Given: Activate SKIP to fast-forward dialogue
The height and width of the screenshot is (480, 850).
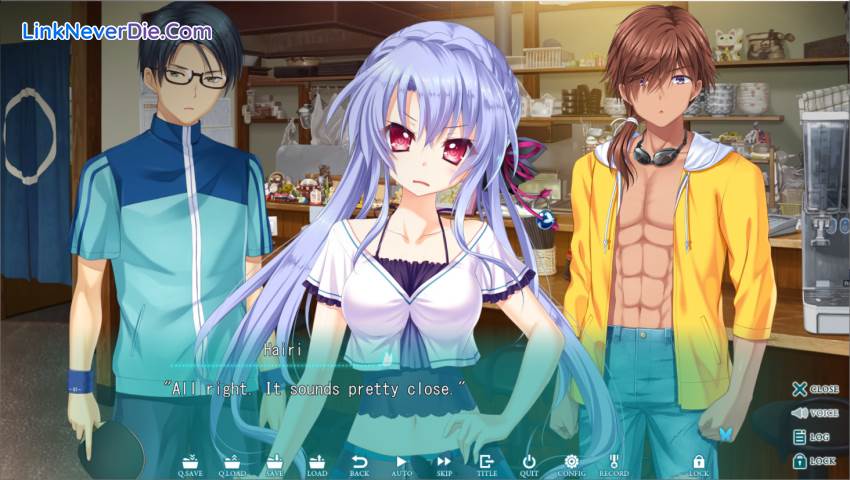Looking at the screenshot, I should 444,464.
